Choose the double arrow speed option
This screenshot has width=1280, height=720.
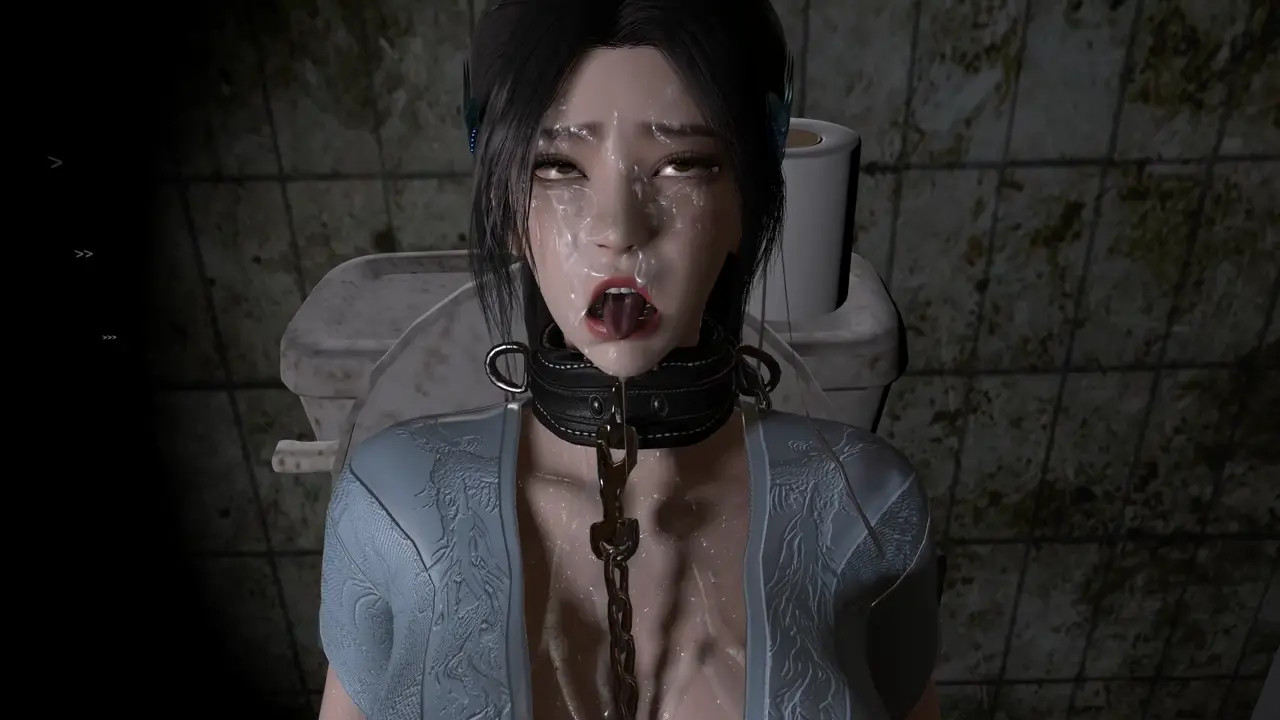pos(84,254)
